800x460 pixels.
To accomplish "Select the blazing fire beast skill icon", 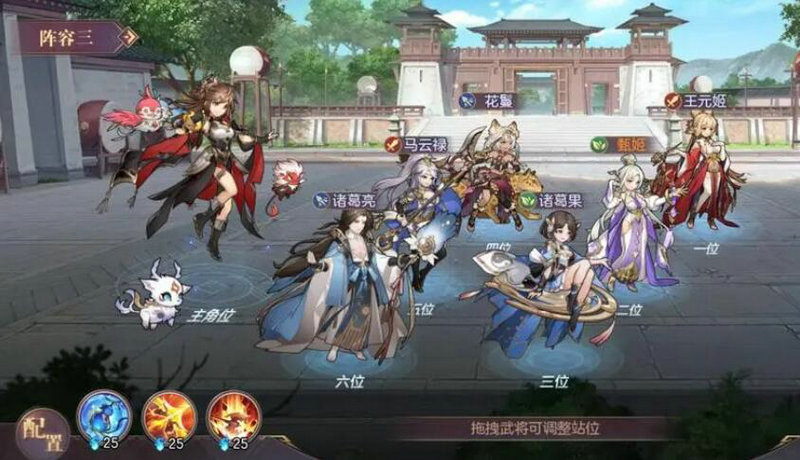I will 233,415.
